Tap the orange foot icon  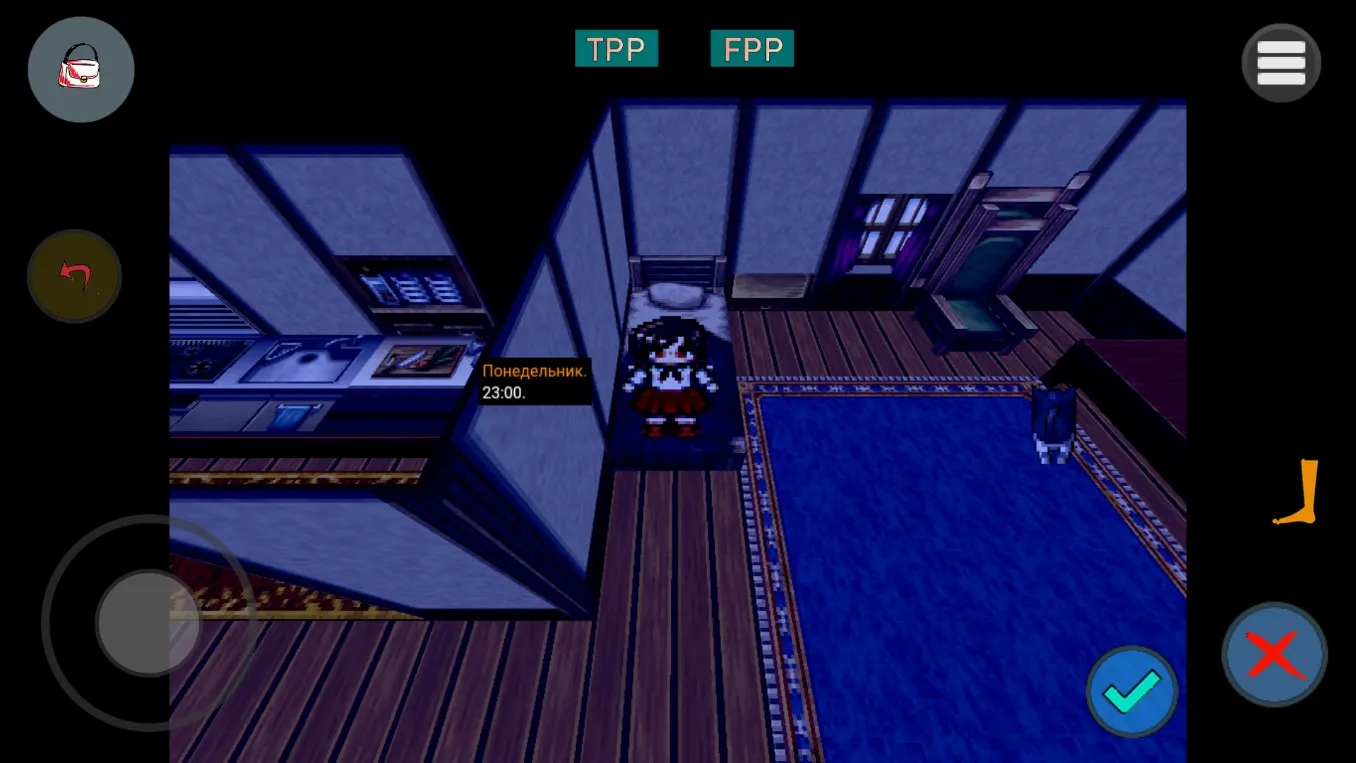click(1299, 492)
